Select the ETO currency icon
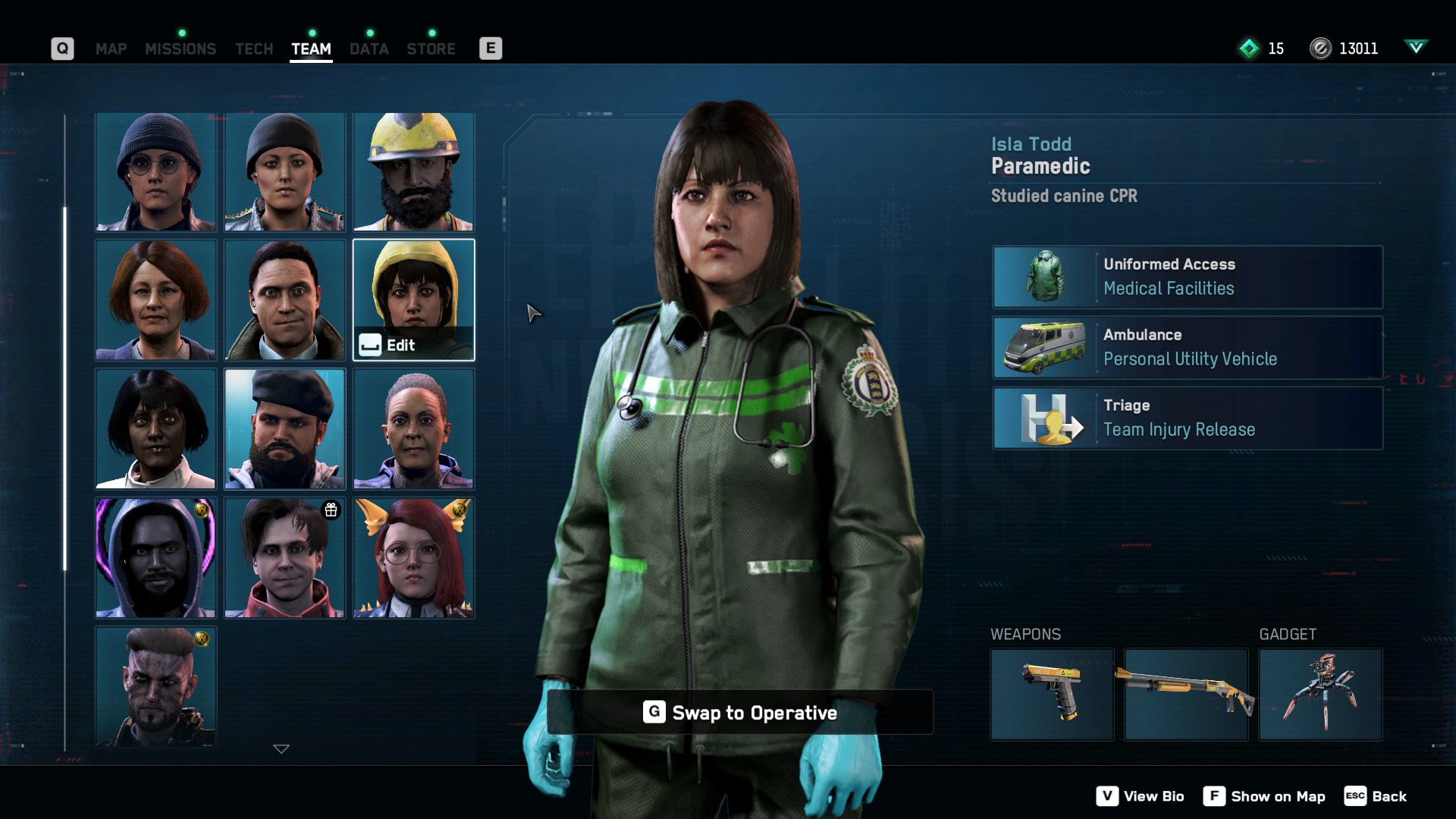 tap(1320, 49)
